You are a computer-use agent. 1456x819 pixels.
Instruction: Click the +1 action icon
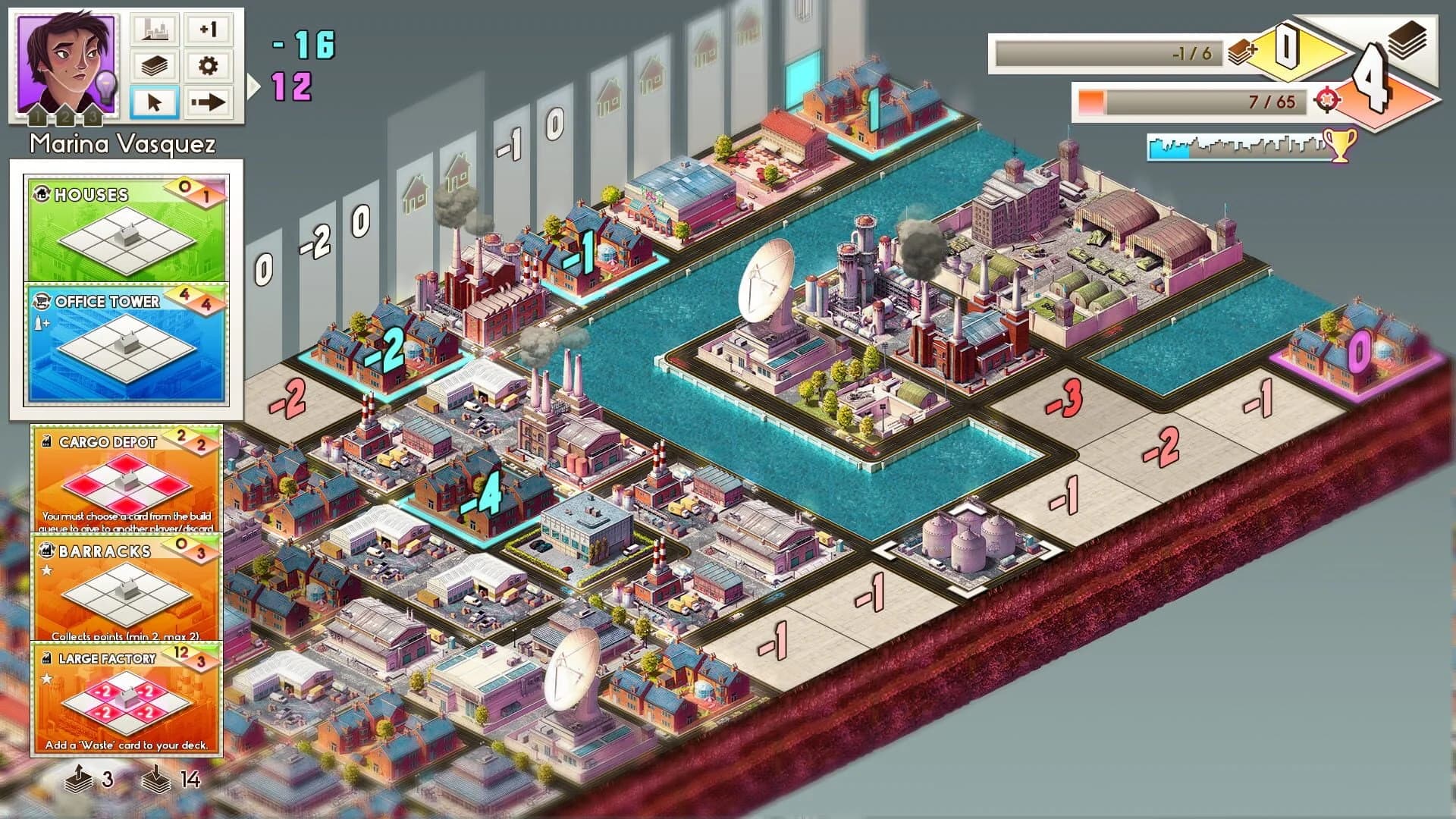point(206,30)
